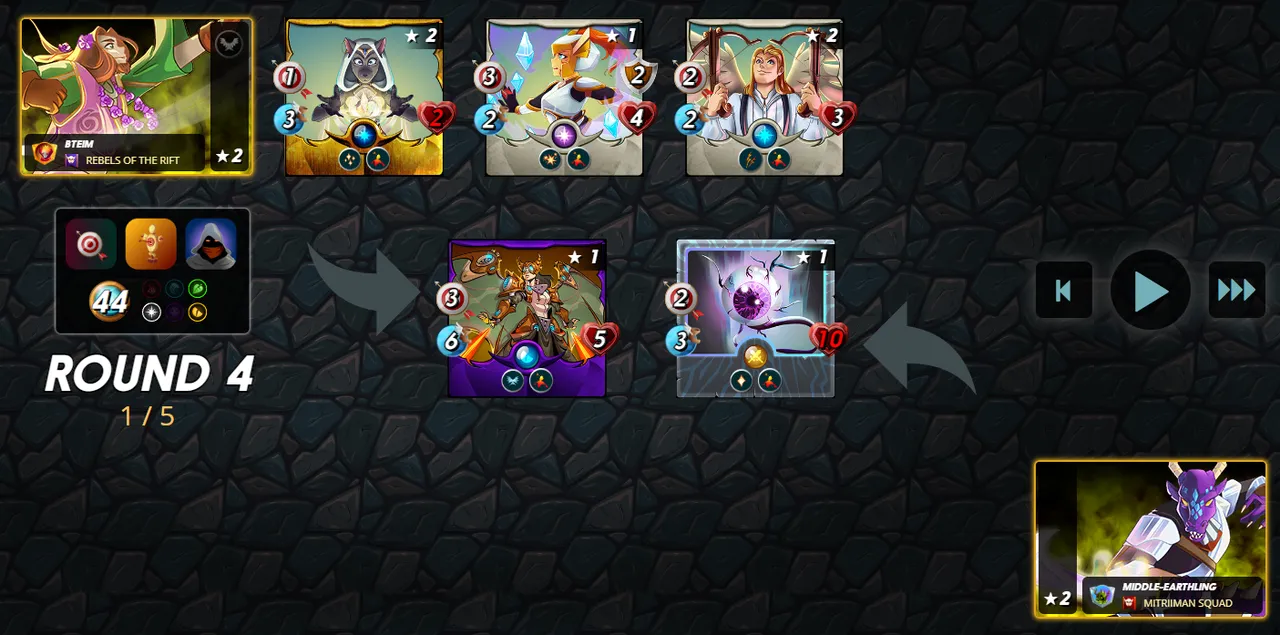
Task: Skip back to the battle start
Action: 1064,290
